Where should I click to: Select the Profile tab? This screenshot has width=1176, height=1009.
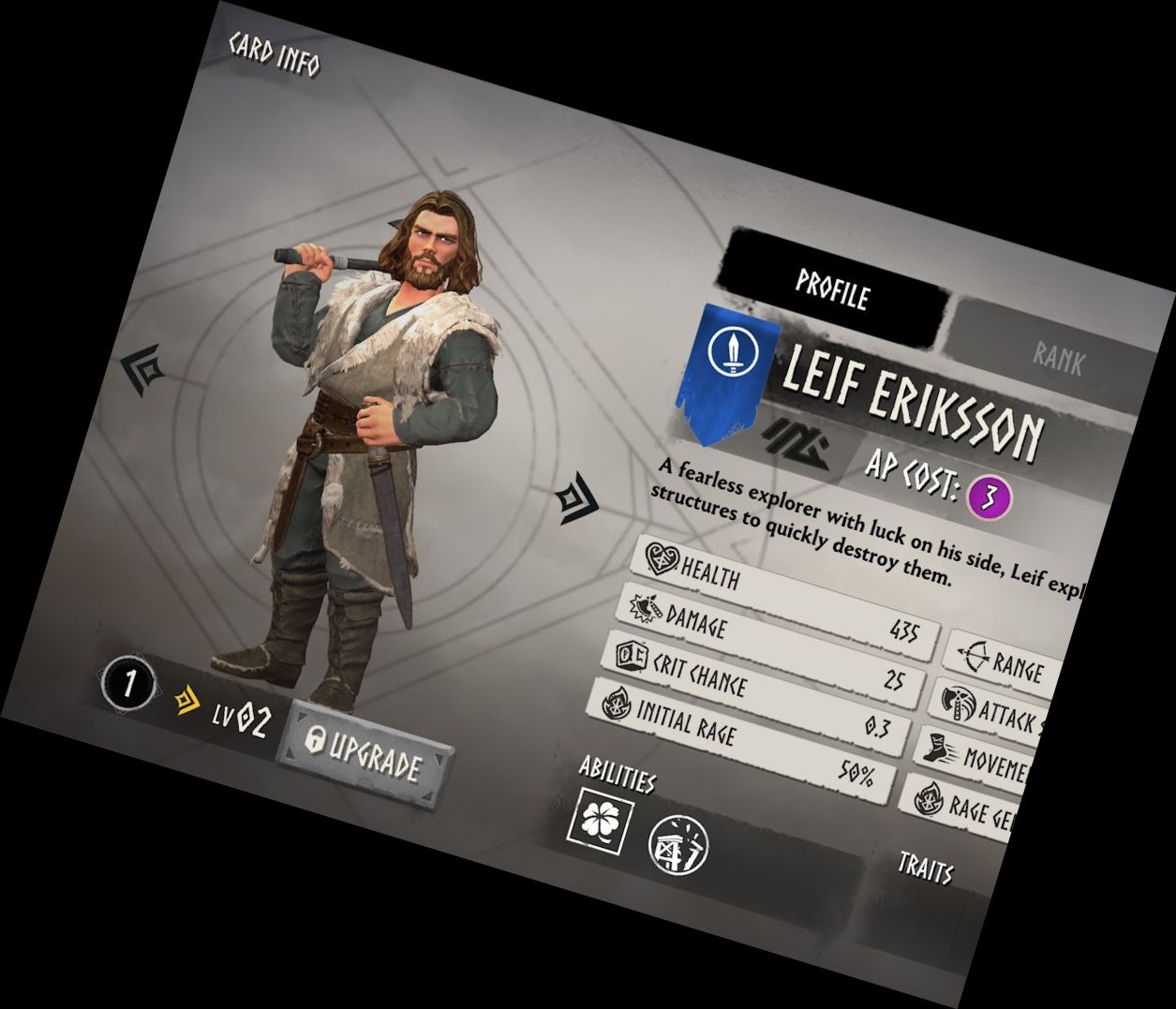(833, 290)
